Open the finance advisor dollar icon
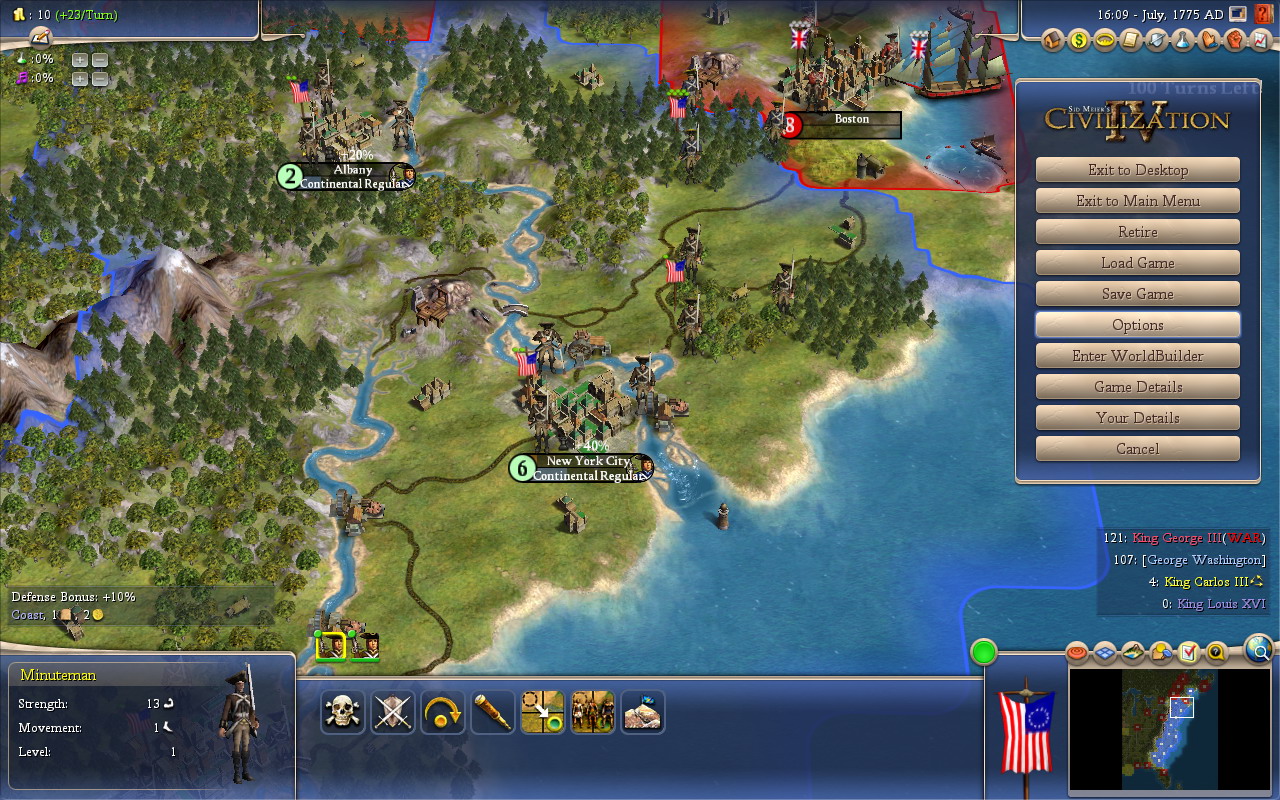The width and height of the screenshot is (1280, 800). click(1078, 41)
